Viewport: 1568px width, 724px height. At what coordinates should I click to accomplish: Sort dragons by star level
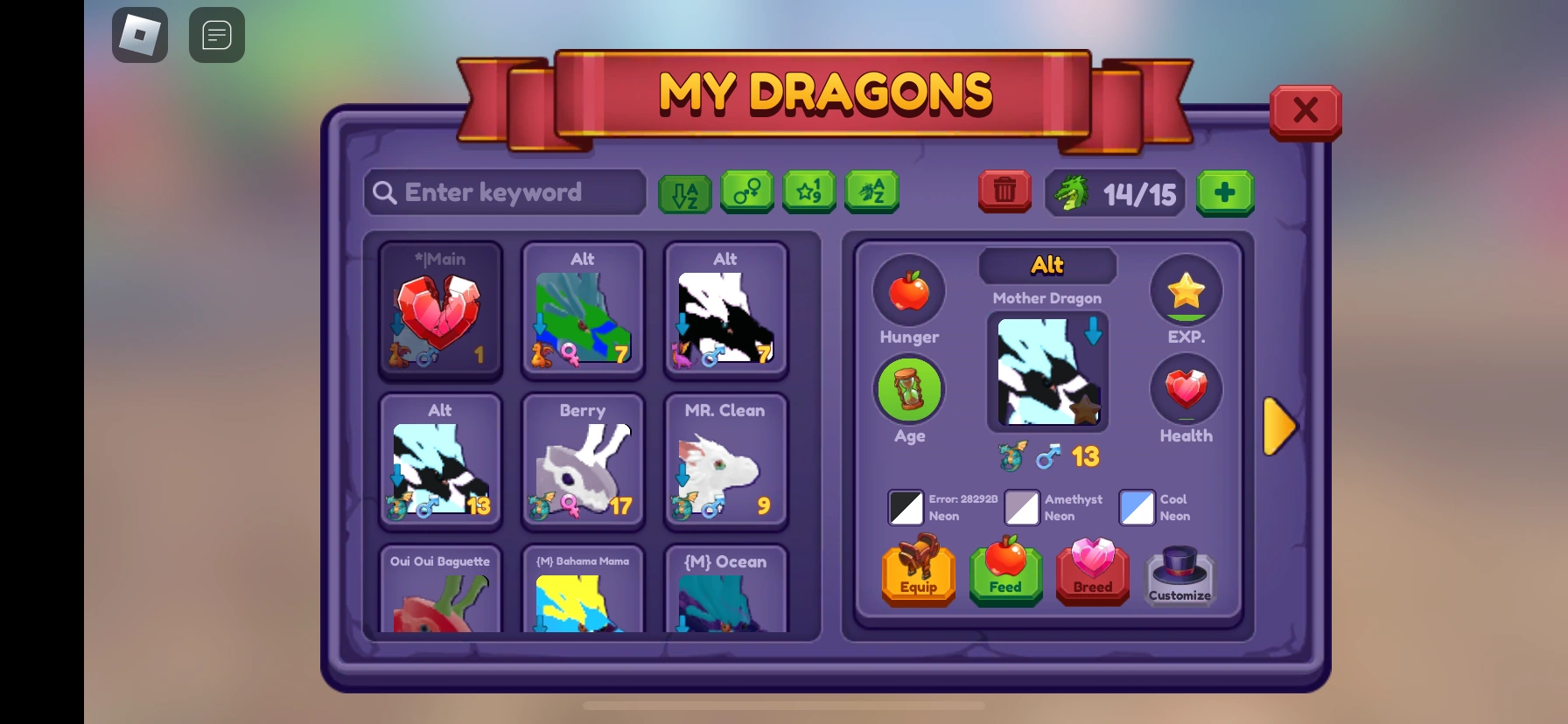(x=808, y=192)
